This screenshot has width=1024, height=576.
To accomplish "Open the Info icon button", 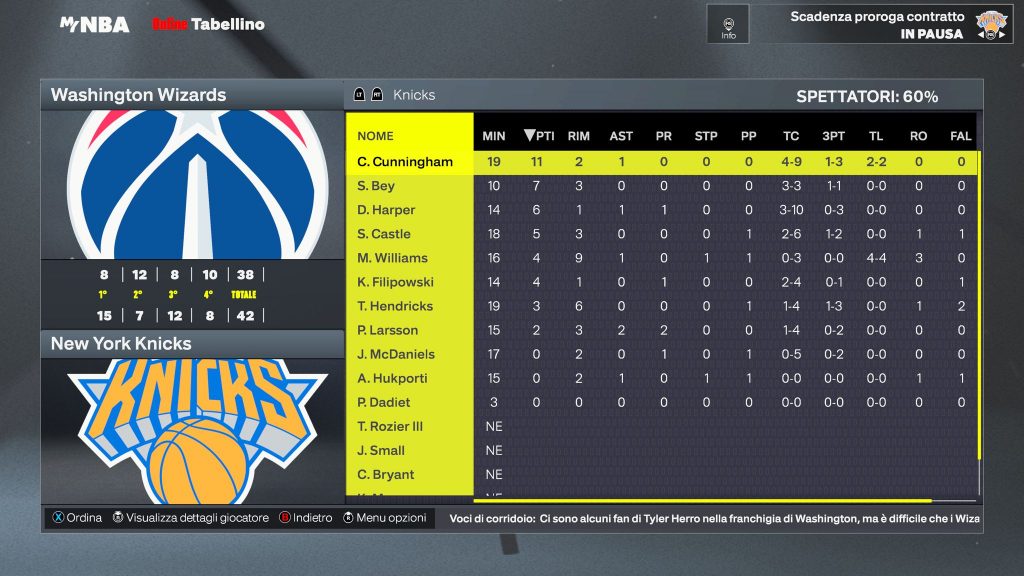I will [728, 24].
